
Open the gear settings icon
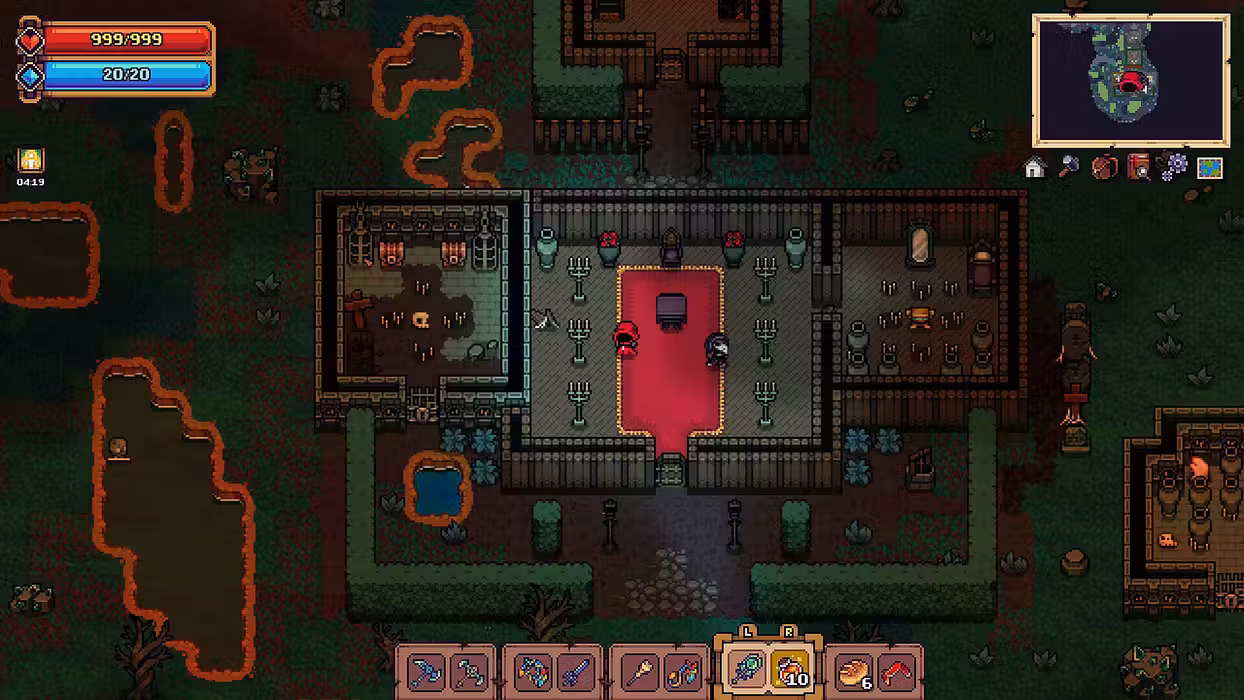tap(1173, 167)
